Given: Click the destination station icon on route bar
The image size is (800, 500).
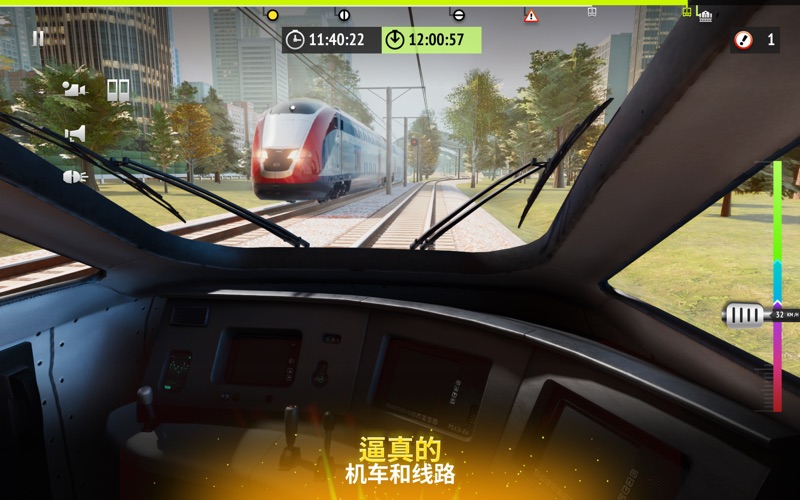Looking at the screenshot, I should (705, 15).
